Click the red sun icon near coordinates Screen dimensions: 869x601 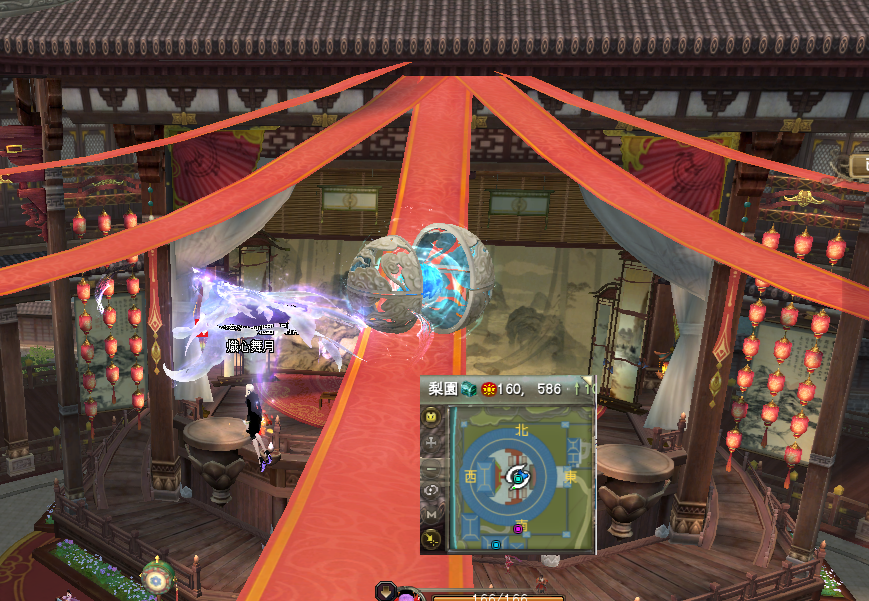pyautogui.click(x=489, y=389)
